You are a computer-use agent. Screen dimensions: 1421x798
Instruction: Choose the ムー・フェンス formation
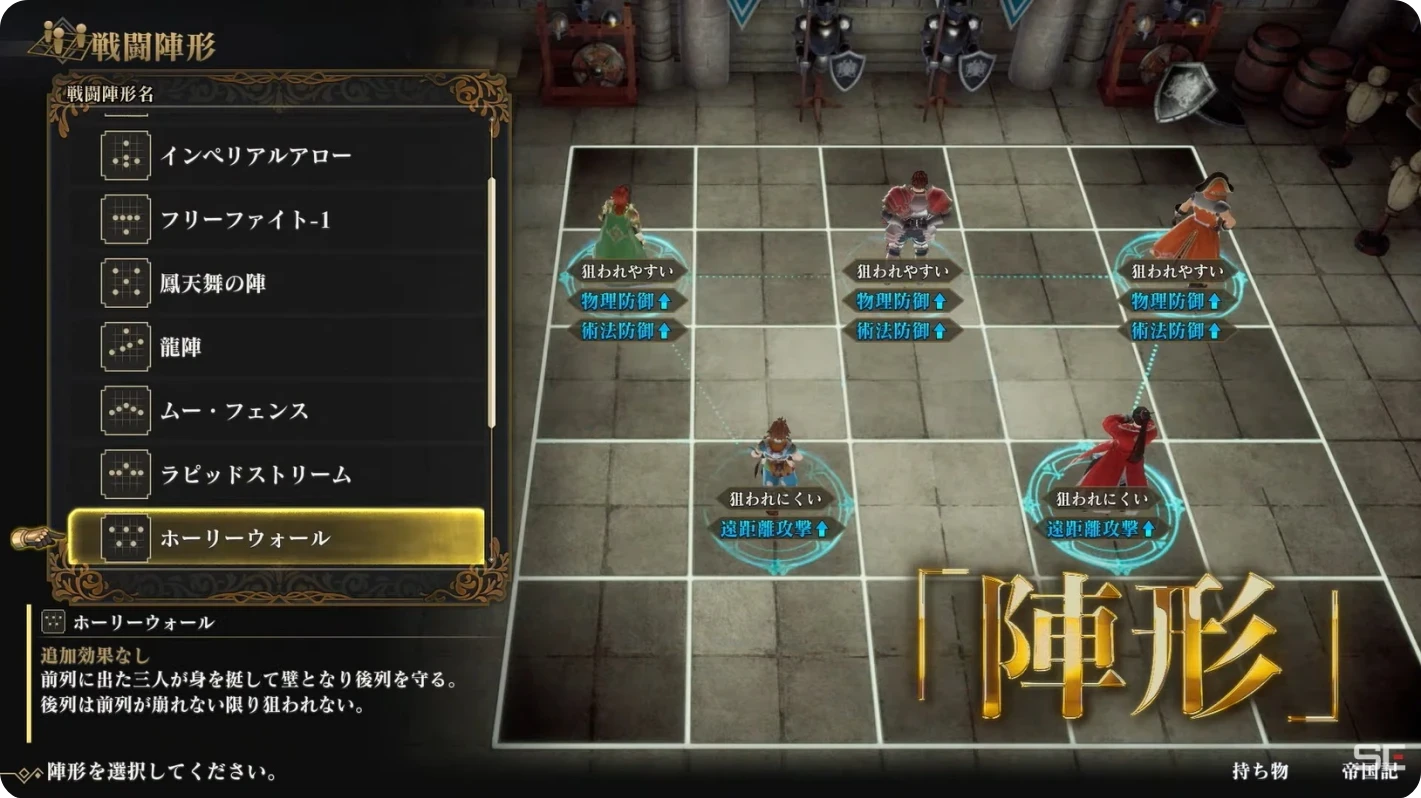pos(234,411)
